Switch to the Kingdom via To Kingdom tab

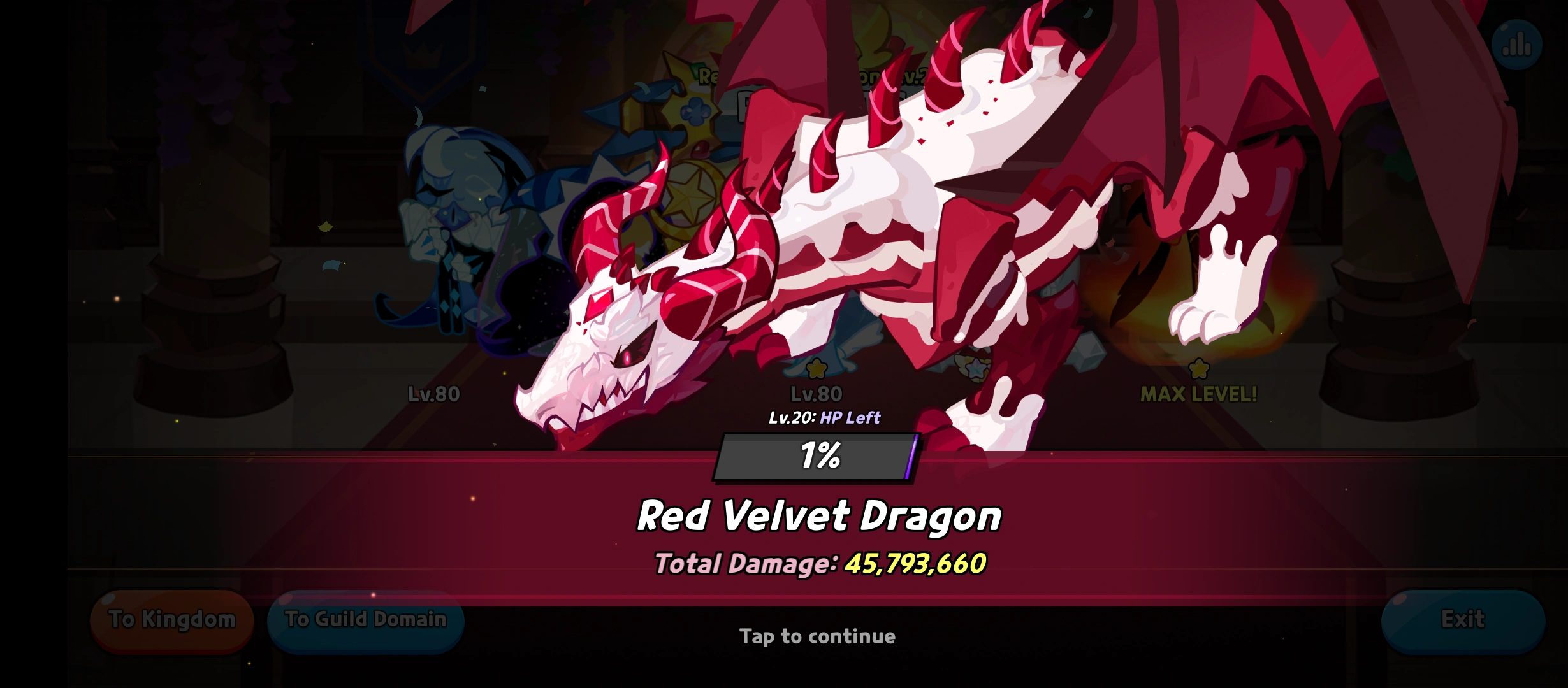(171, 618)
